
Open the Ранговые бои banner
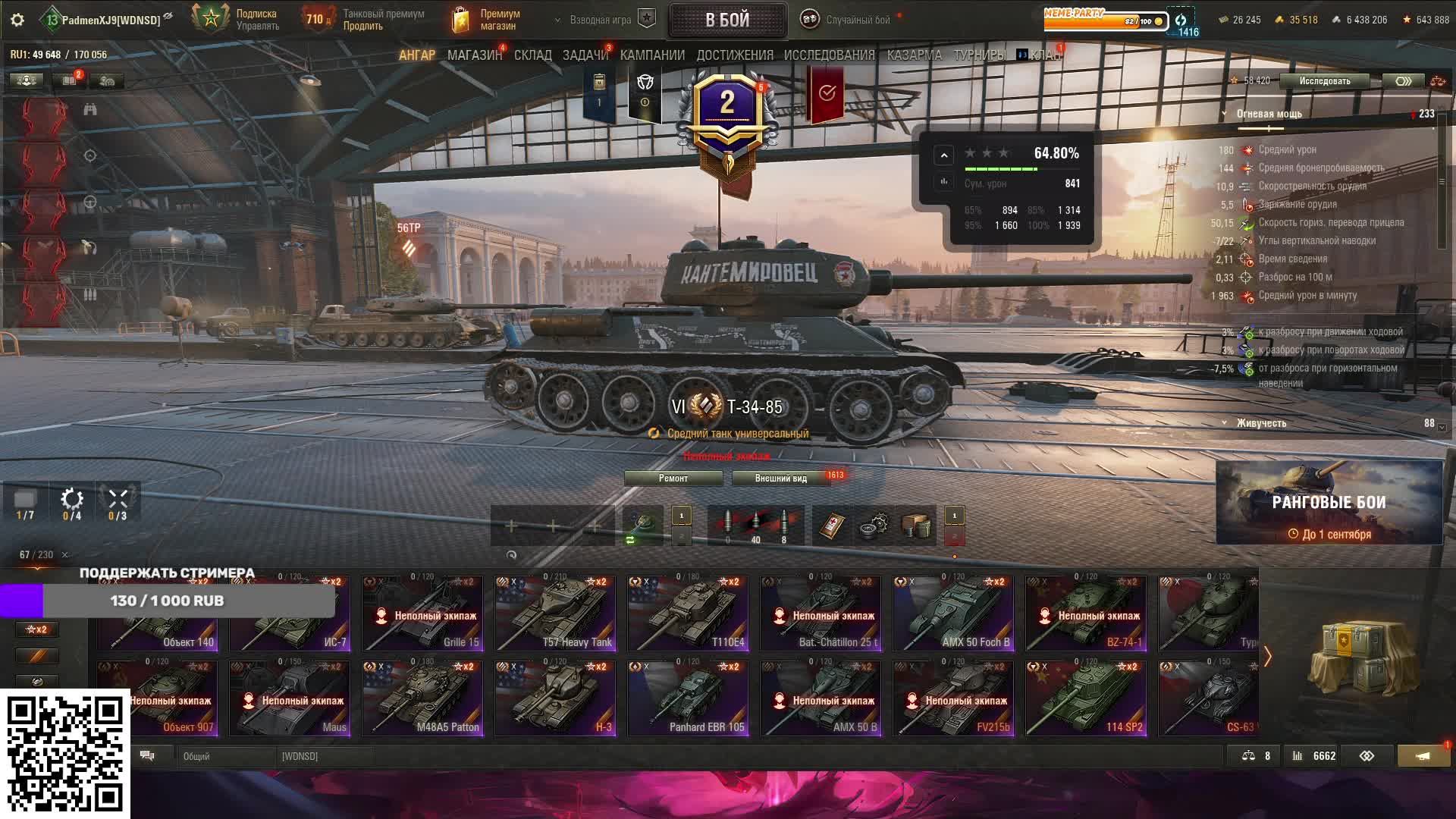[1329, 503]
